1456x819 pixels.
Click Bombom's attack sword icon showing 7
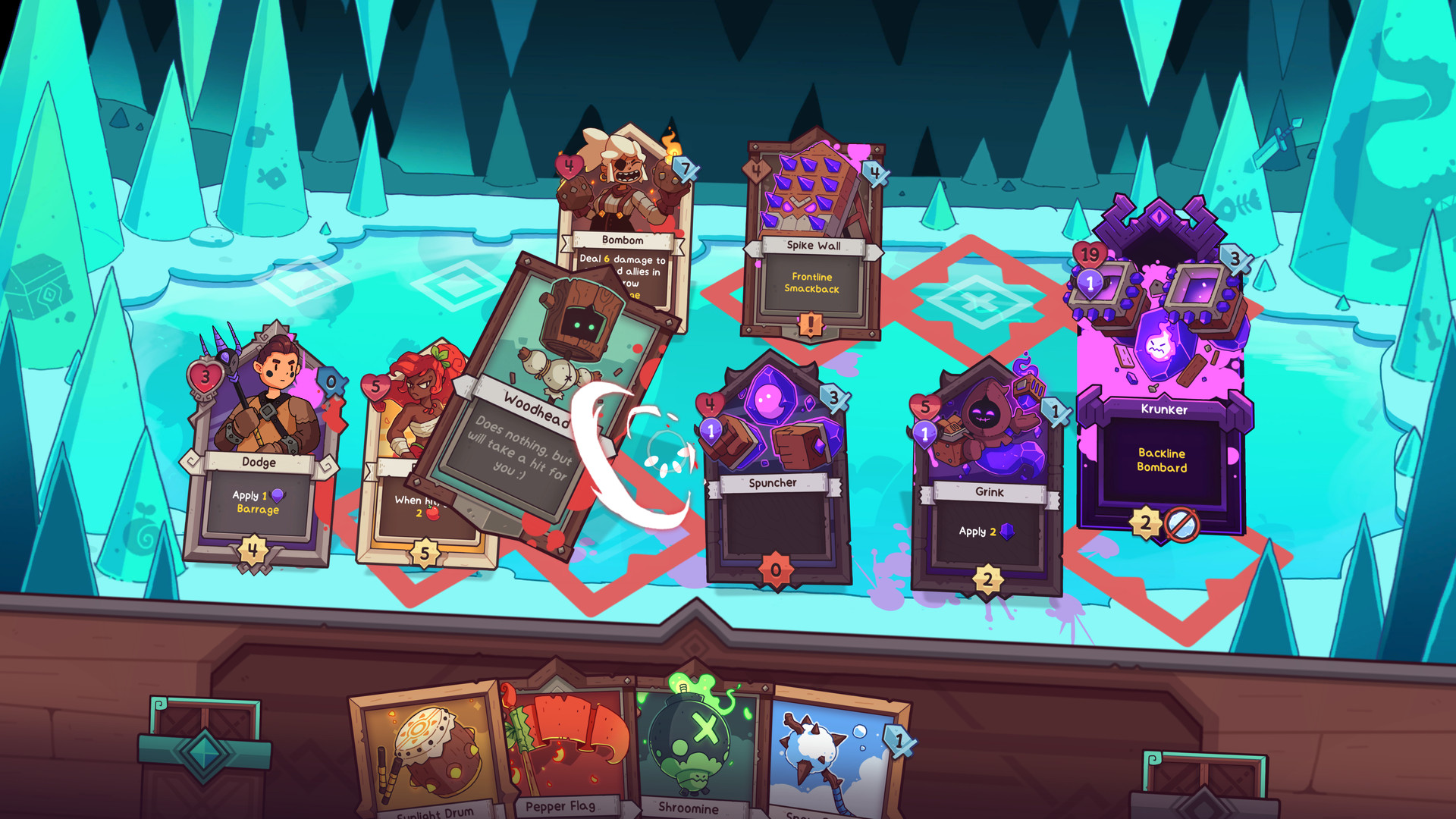pos(686,169)
